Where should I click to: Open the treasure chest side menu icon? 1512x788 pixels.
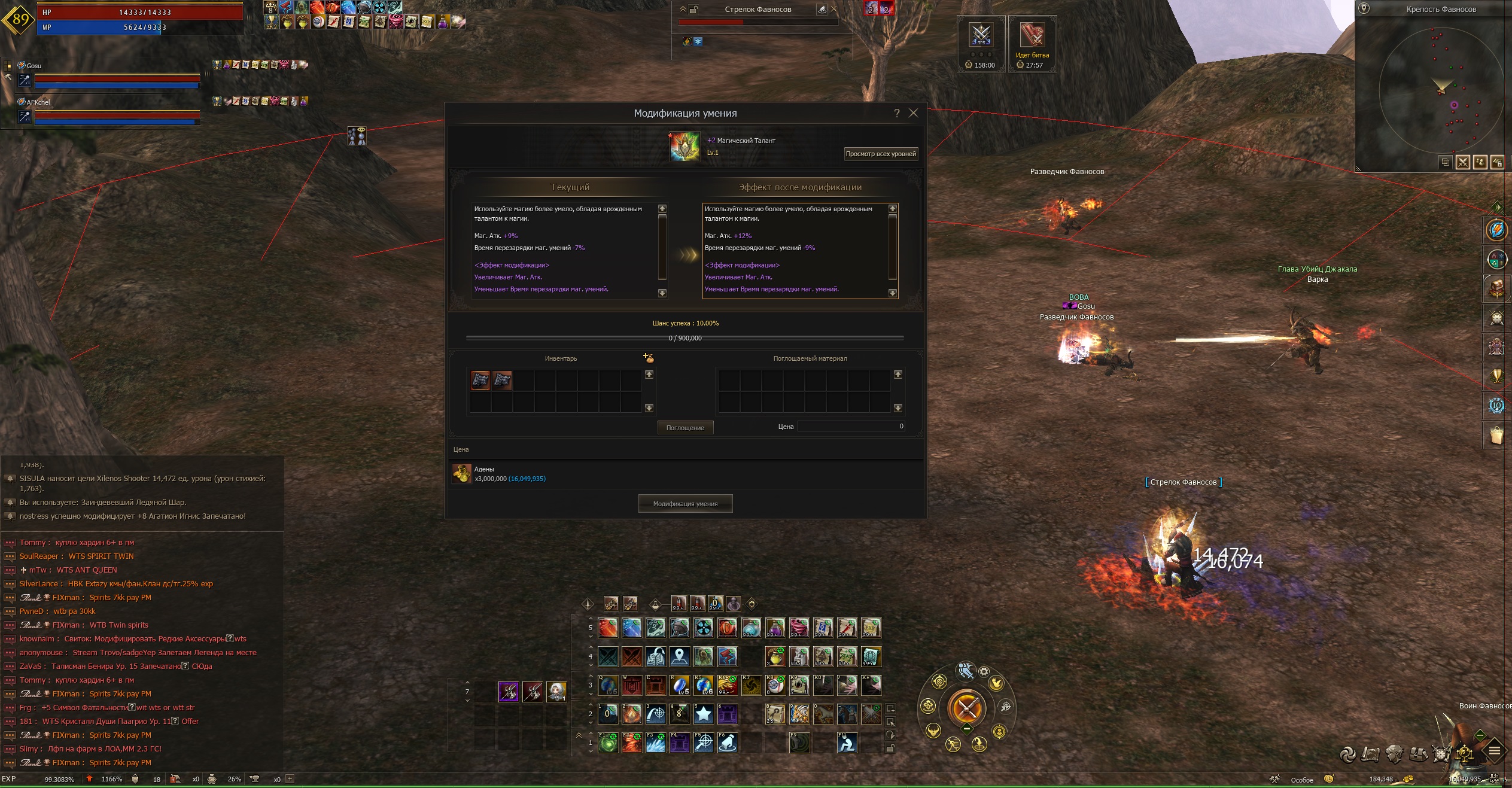click(1496, 289)
